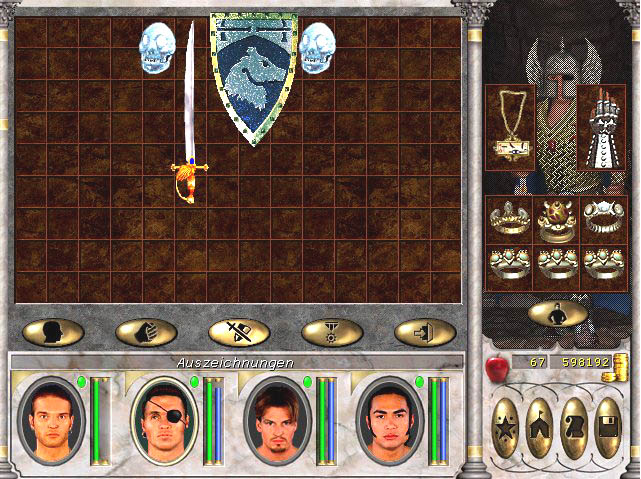Screen dimensions: 641x479
Task: Open game options via the floppy disk button
Action: click(608, 427)
